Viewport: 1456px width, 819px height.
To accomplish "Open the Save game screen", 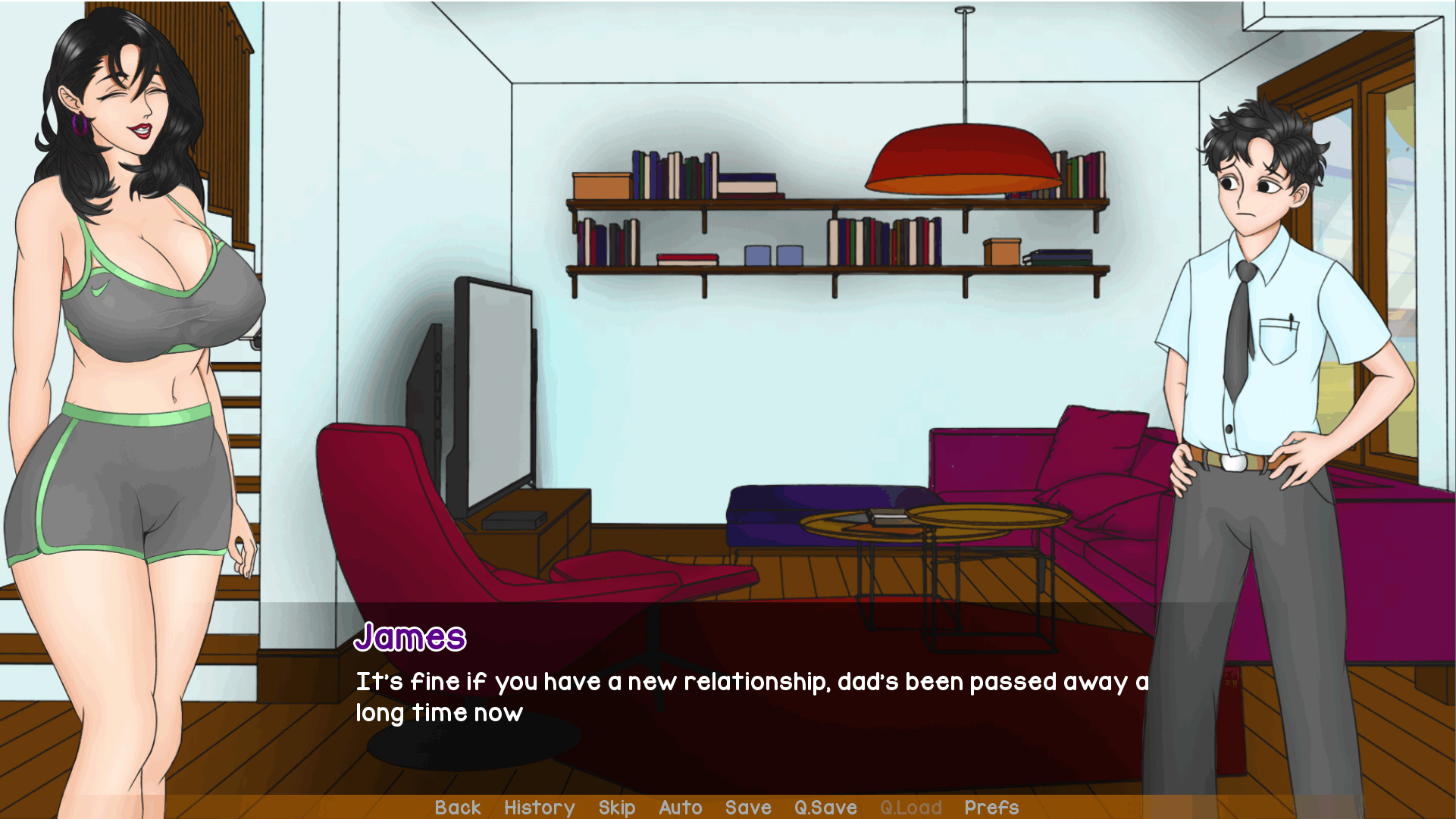I will 747,808.
